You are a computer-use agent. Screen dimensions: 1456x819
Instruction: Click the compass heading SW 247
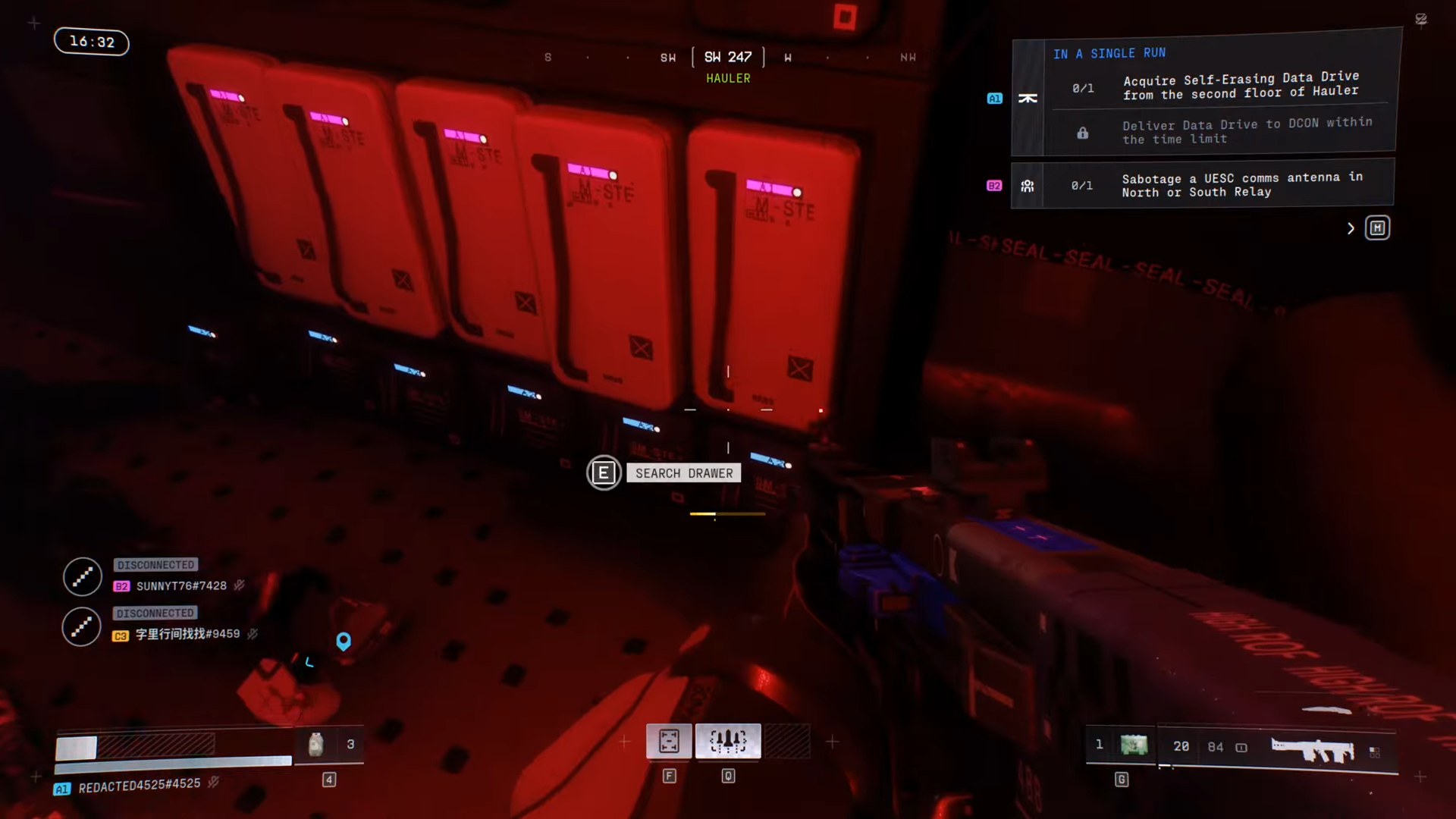[728, 58]
